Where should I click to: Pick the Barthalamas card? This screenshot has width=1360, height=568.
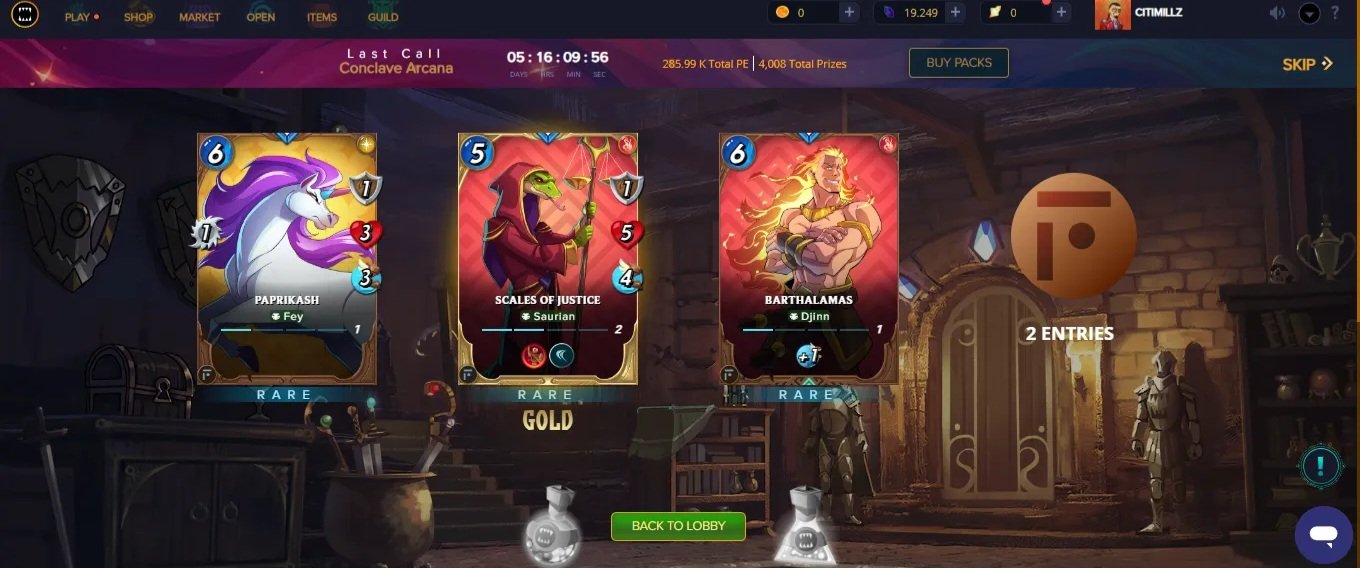808,258
